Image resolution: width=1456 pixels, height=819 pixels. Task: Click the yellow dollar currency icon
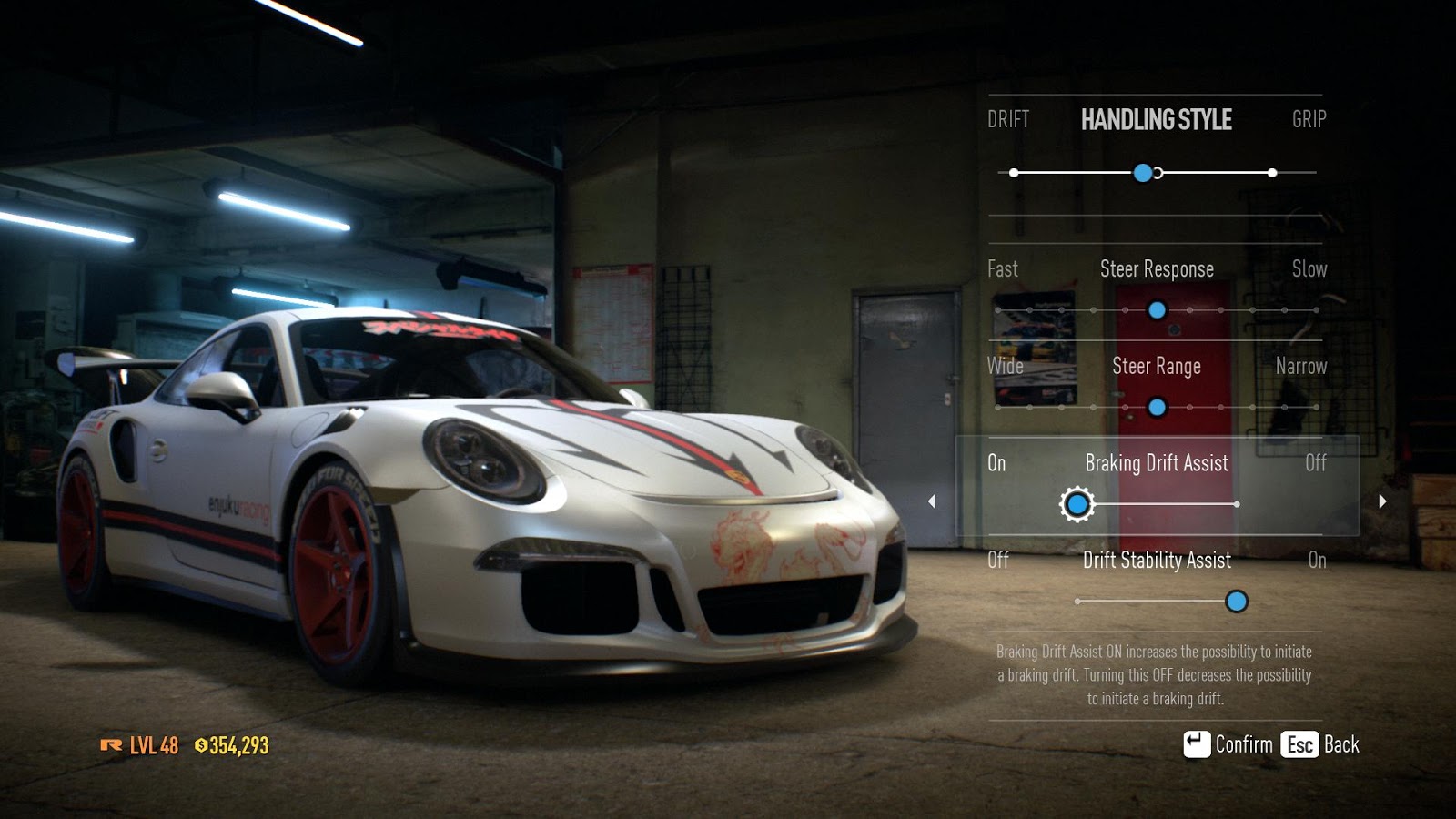(202, 743)
